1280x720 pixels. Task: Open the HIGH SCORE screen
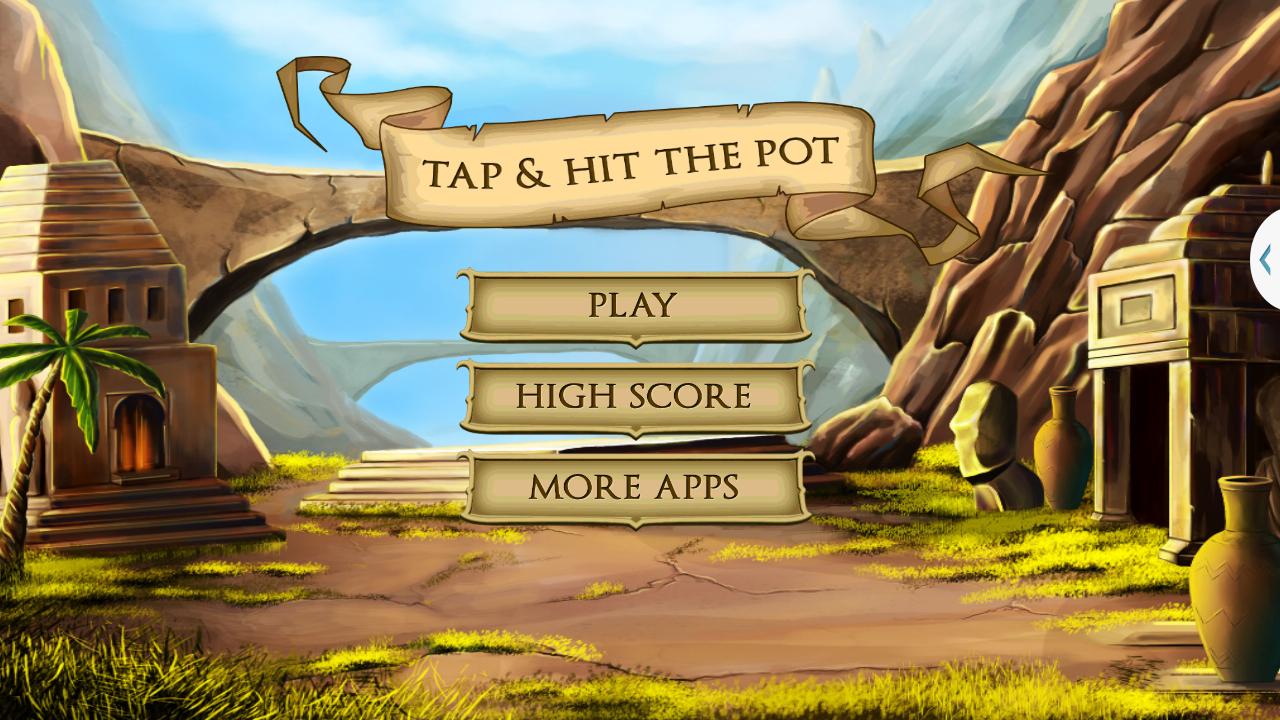coord(632,396)
